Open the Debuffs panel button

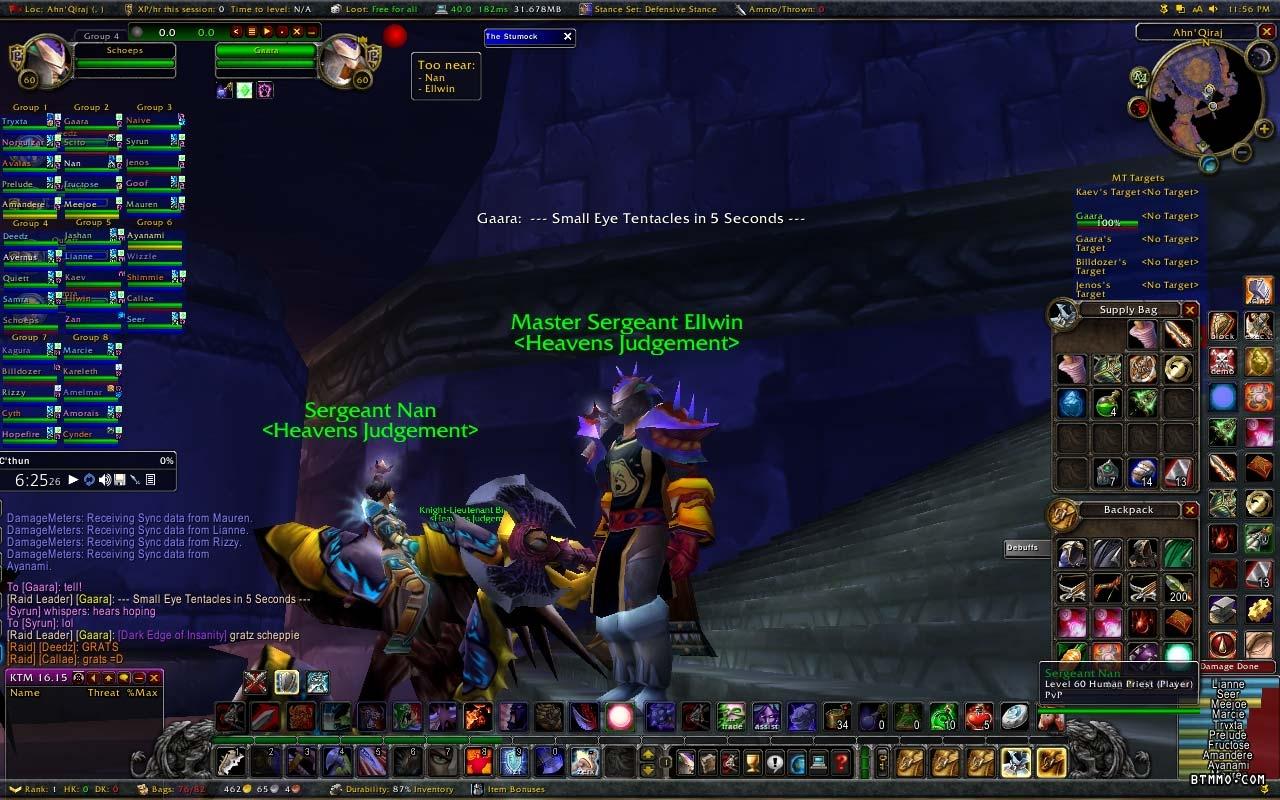(1022, 548)
